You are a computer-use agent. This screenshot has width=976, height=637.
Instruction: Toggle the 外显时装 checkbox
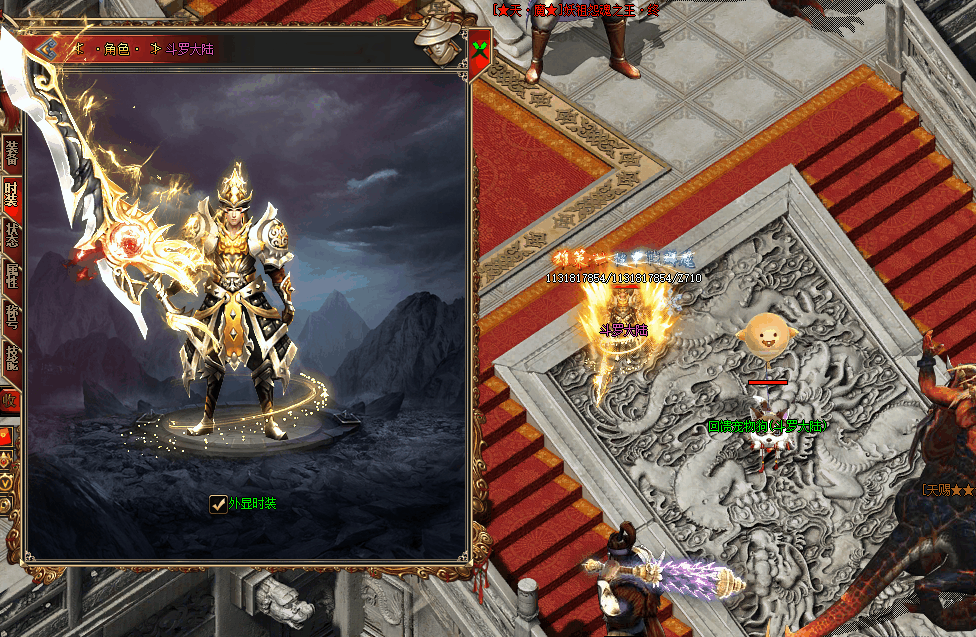(x=217, y=504)
